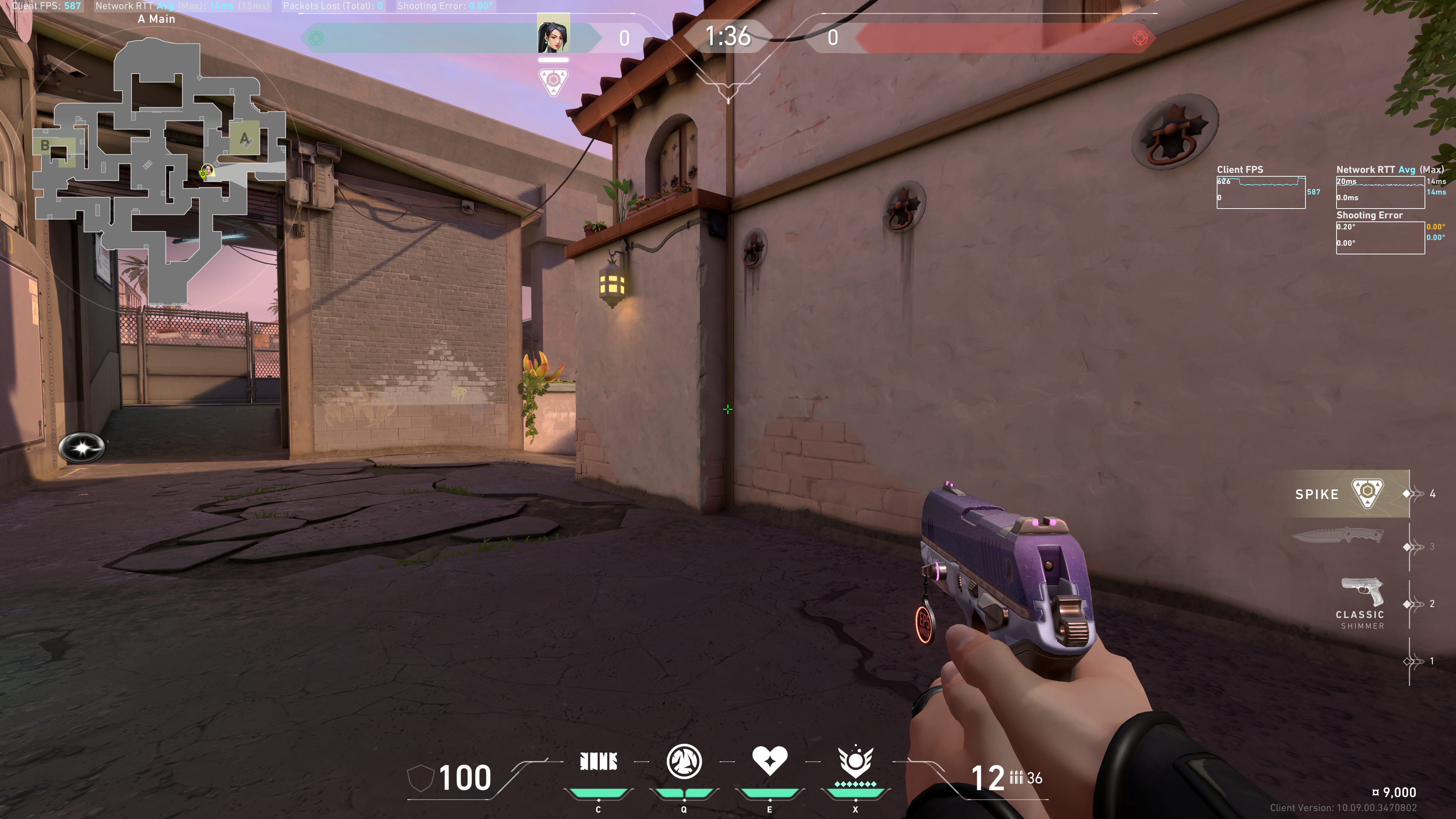Click the Shooting Error graph
This screenshot has width=1456, height=819.
point(1380,237)
